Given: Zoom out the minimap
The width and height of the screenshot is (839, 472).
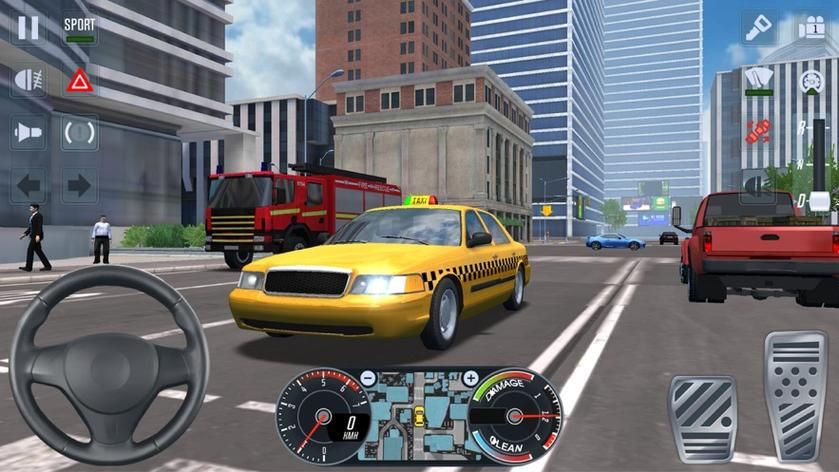Looking at the screenshot, I should 368,379.
